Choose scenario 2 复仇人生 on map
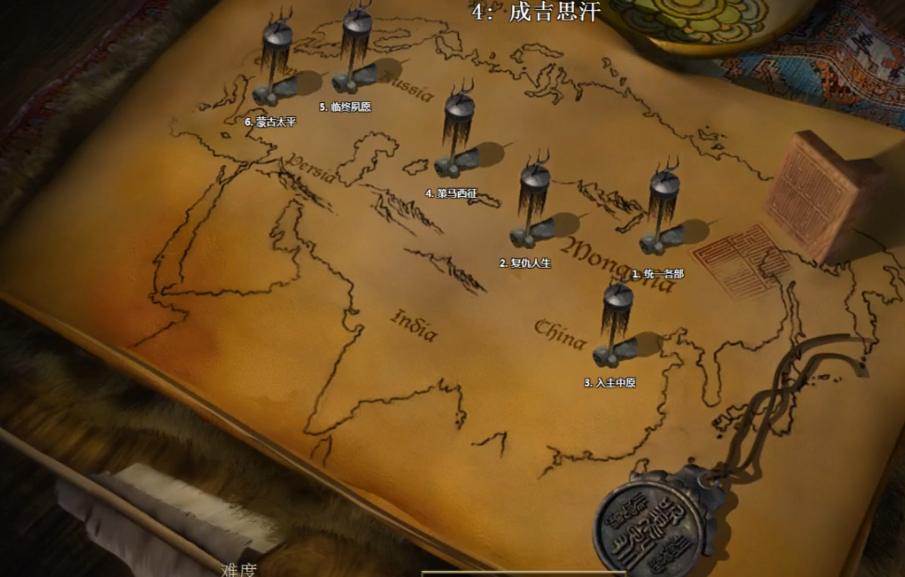905x577 pixels. pos(533,207)
